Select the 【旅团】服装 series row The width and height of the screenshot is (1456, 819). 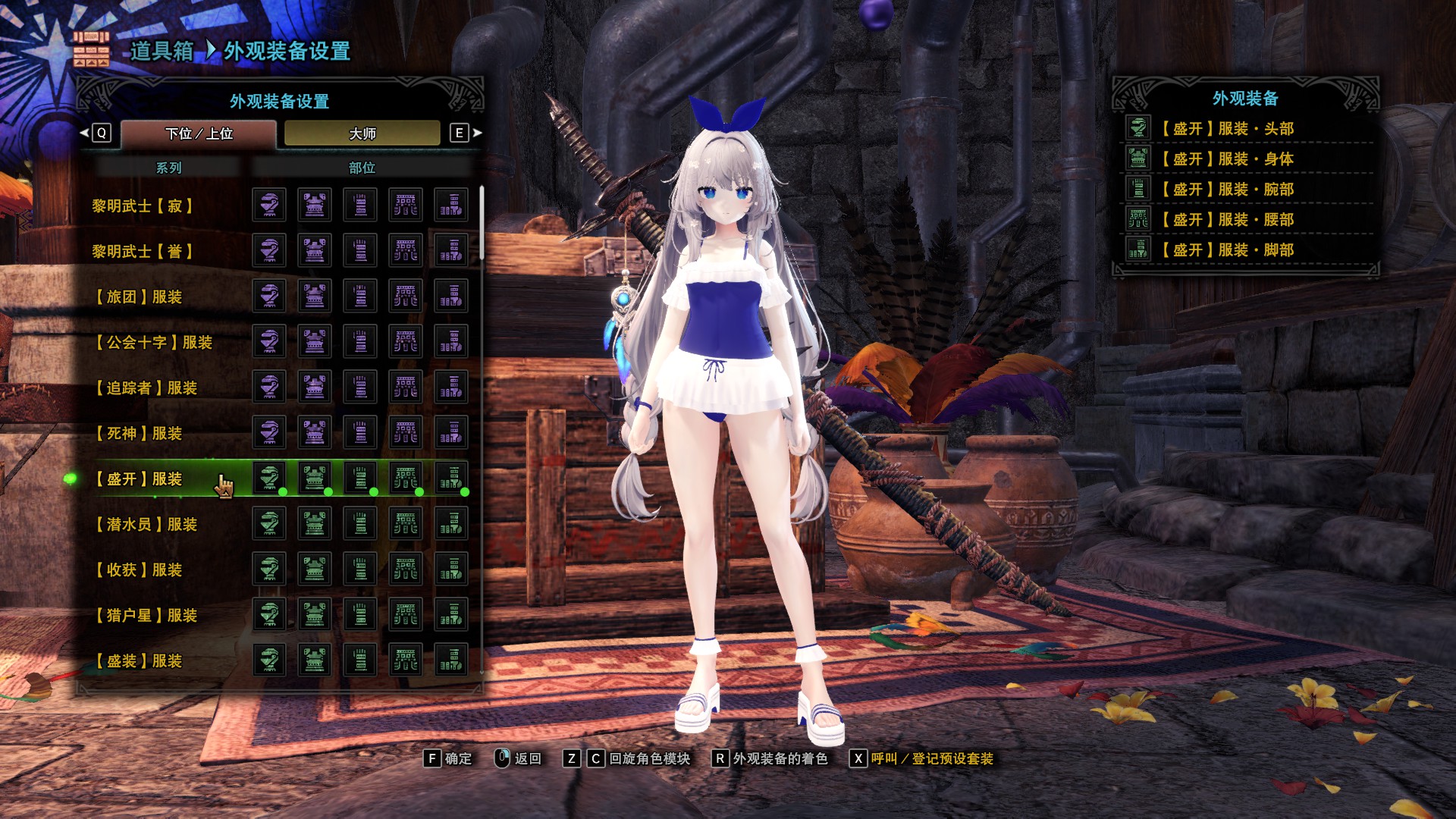tap(140, 297)
